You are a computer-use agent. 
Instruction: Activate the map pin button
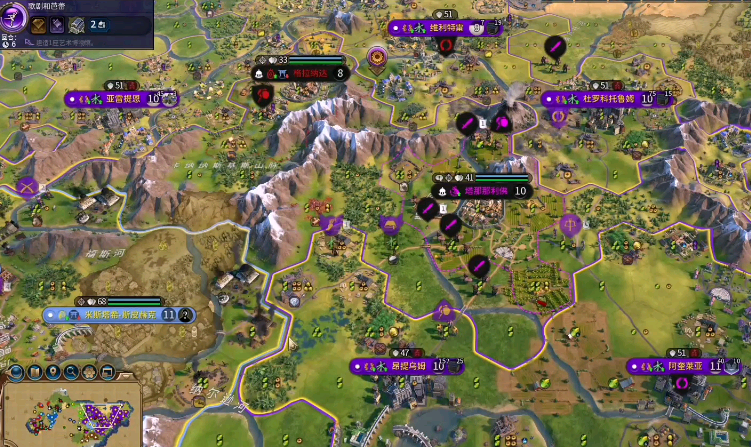52,372
